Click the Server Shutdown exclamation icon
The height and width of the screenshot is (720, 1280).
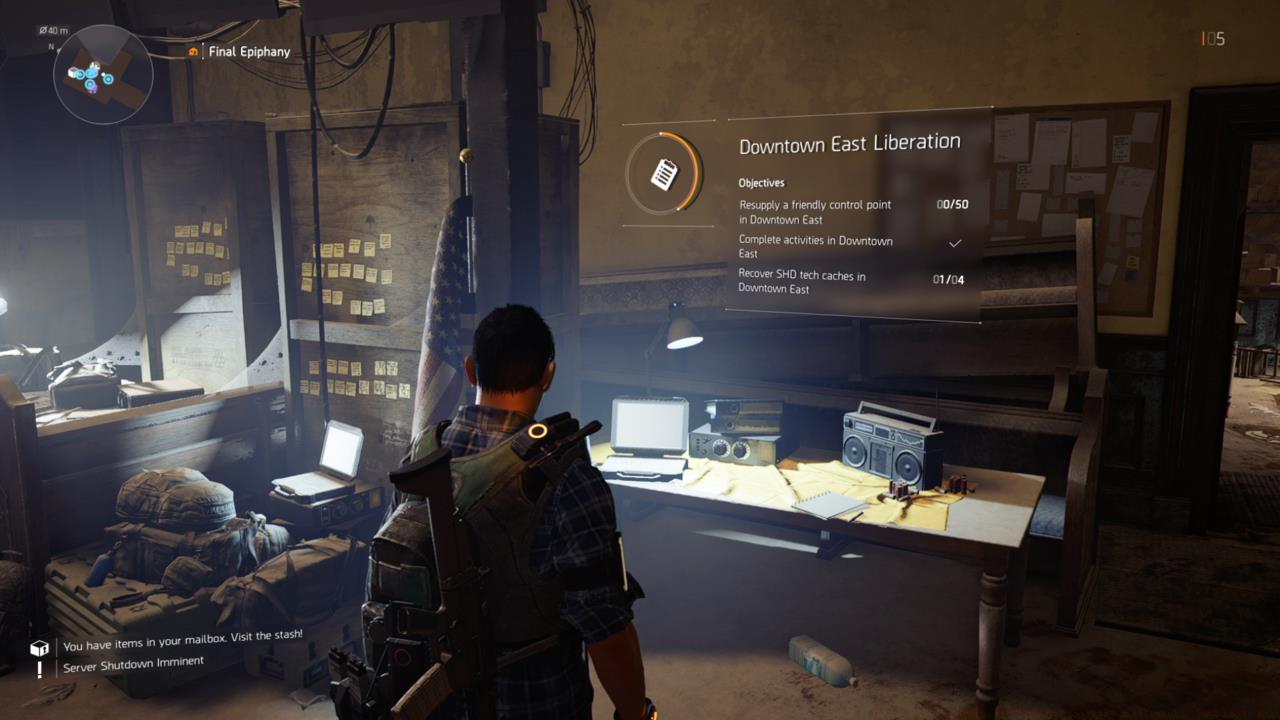(37, 668)
